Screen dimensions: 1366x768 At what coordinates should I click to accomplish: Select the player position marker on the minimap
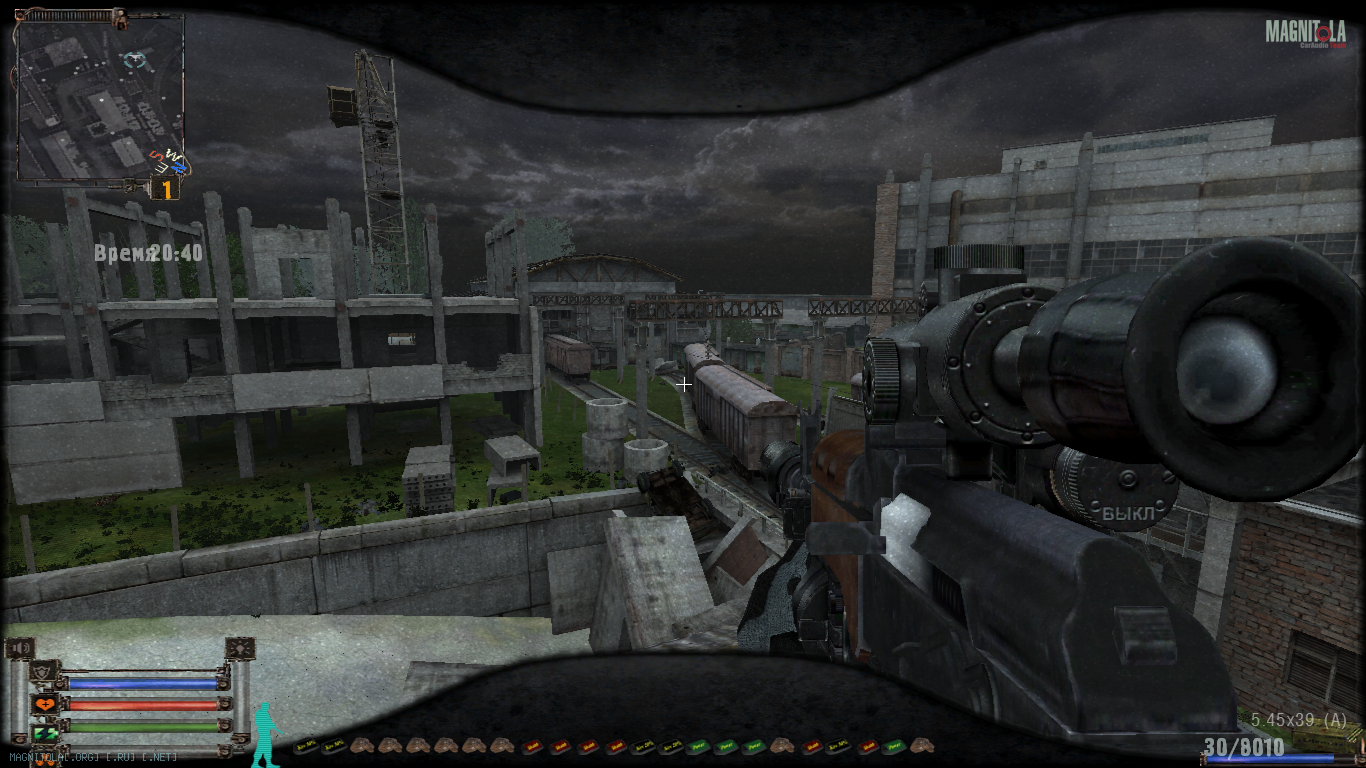pyautogui.click(x=135, y=61)
